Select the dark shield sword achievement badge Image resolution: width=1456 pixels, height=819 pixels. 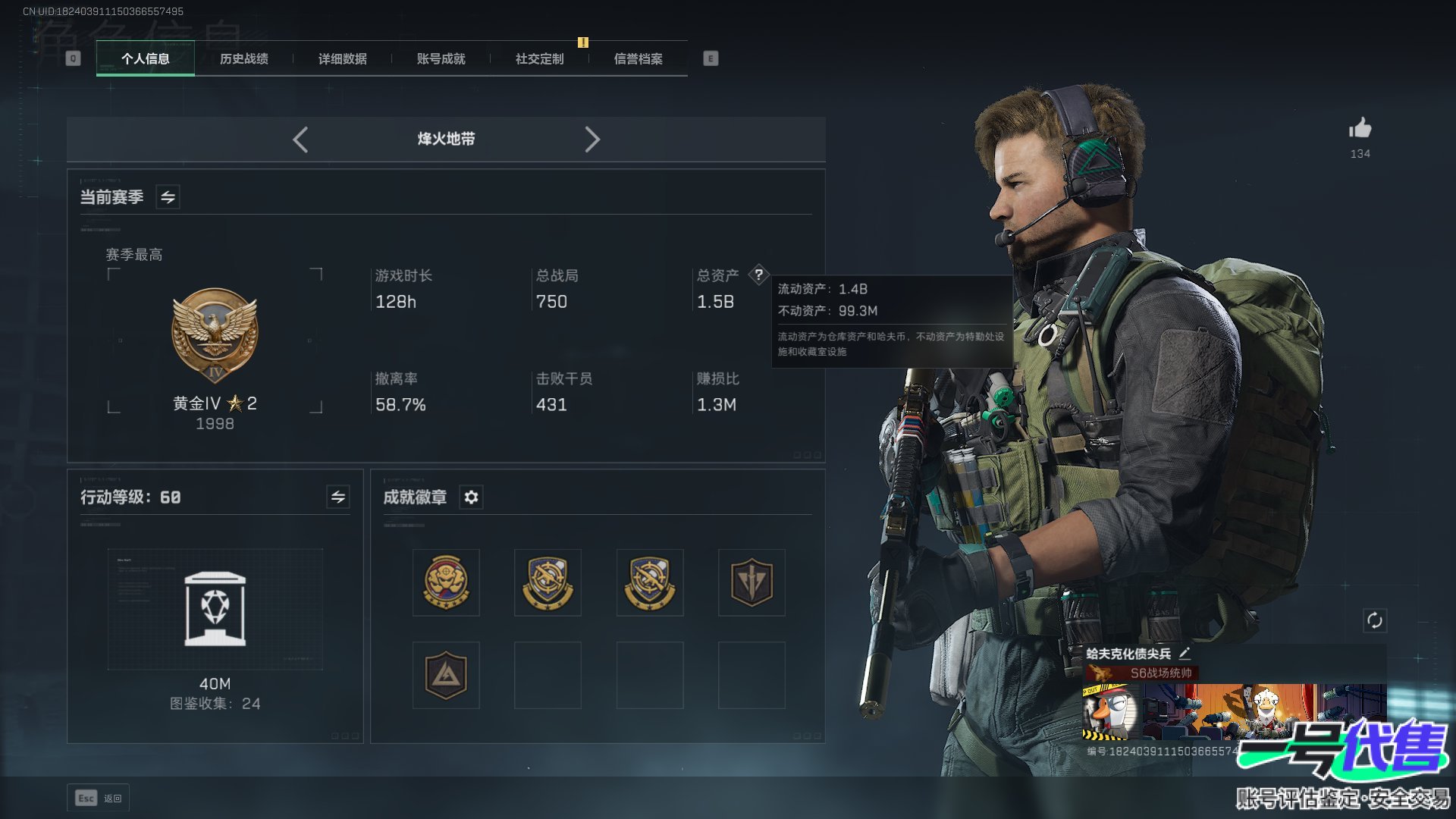click(751, 582)
